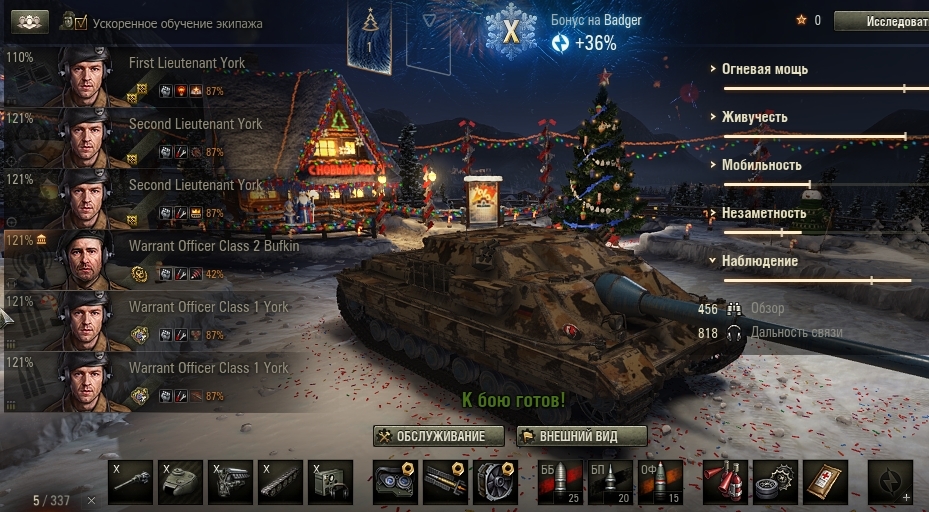Image resolution: width=929 pixels, height=512 pixels.
Task: Expand the Мобильность mobility section
Action: (x=761, y=165)
